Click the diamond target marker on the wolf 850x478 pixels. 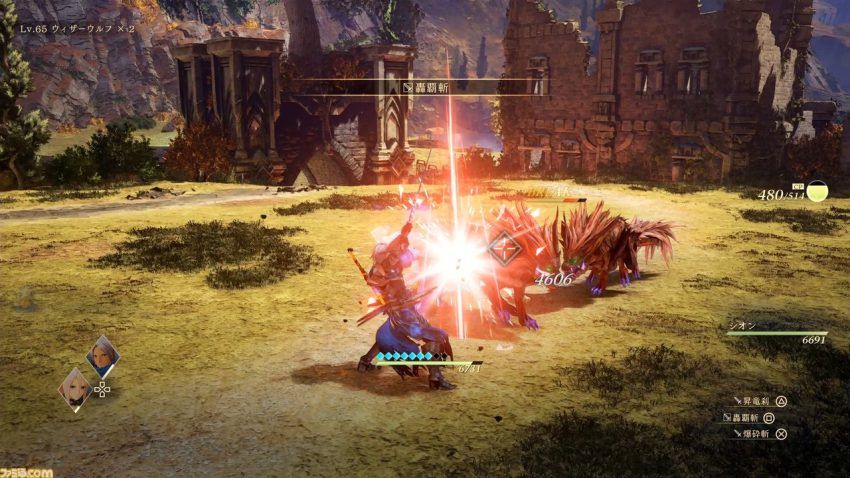[504, 247]
